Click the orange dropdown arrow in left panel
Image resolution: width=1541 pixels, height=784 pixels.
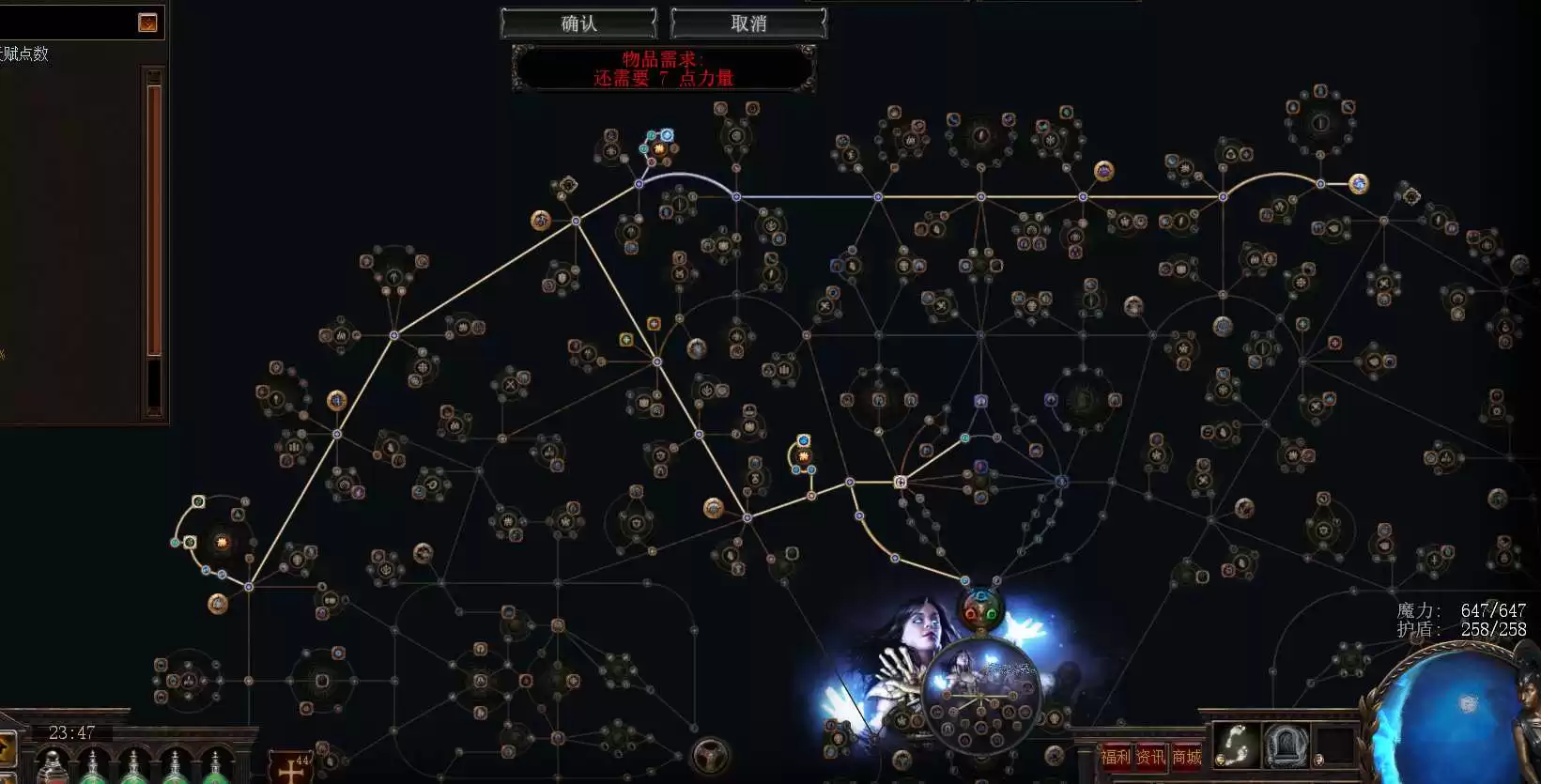[x=147, y=23]
